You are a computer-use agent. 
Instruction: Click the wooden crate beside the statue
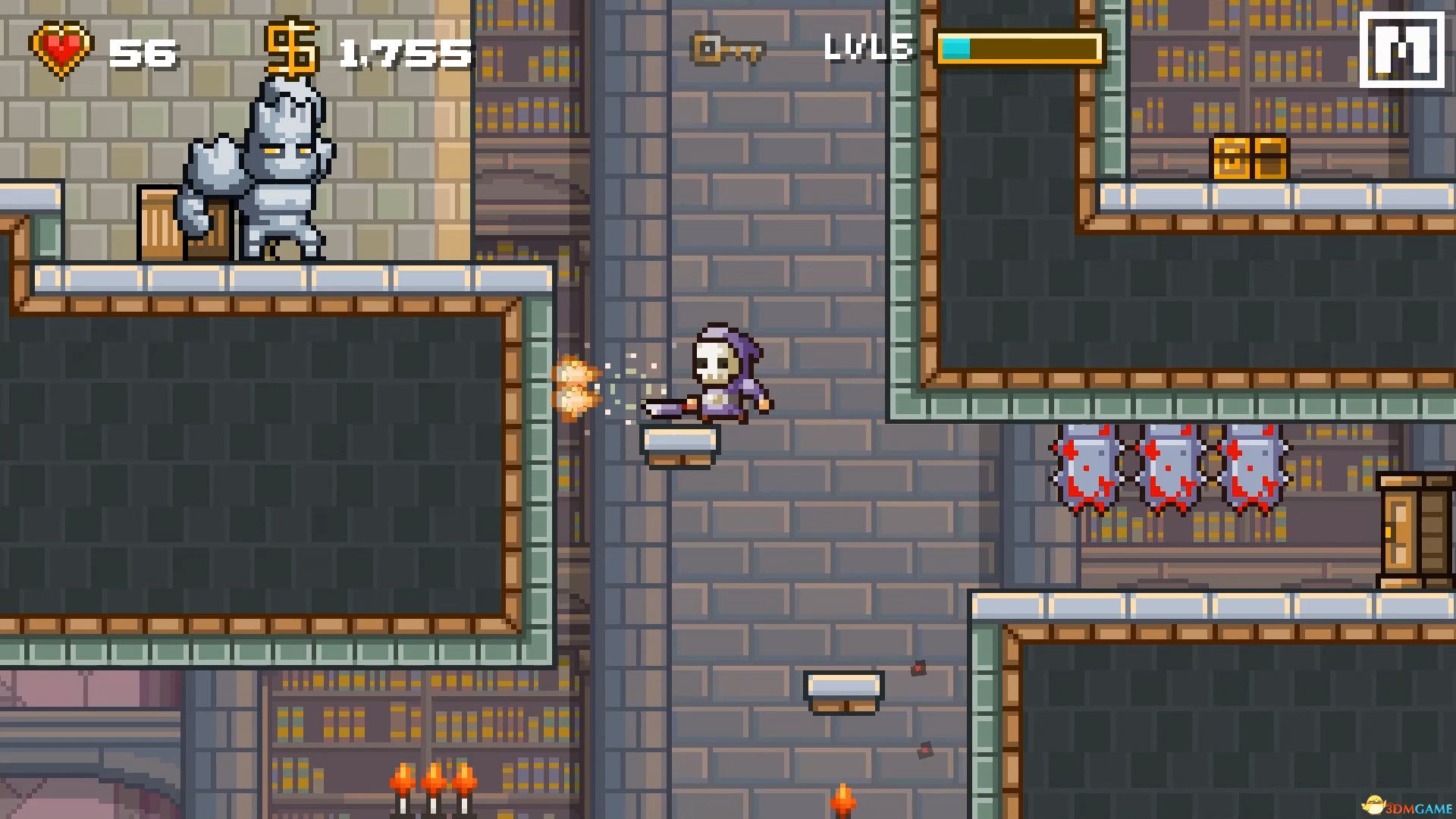click(x=178, y=224)
